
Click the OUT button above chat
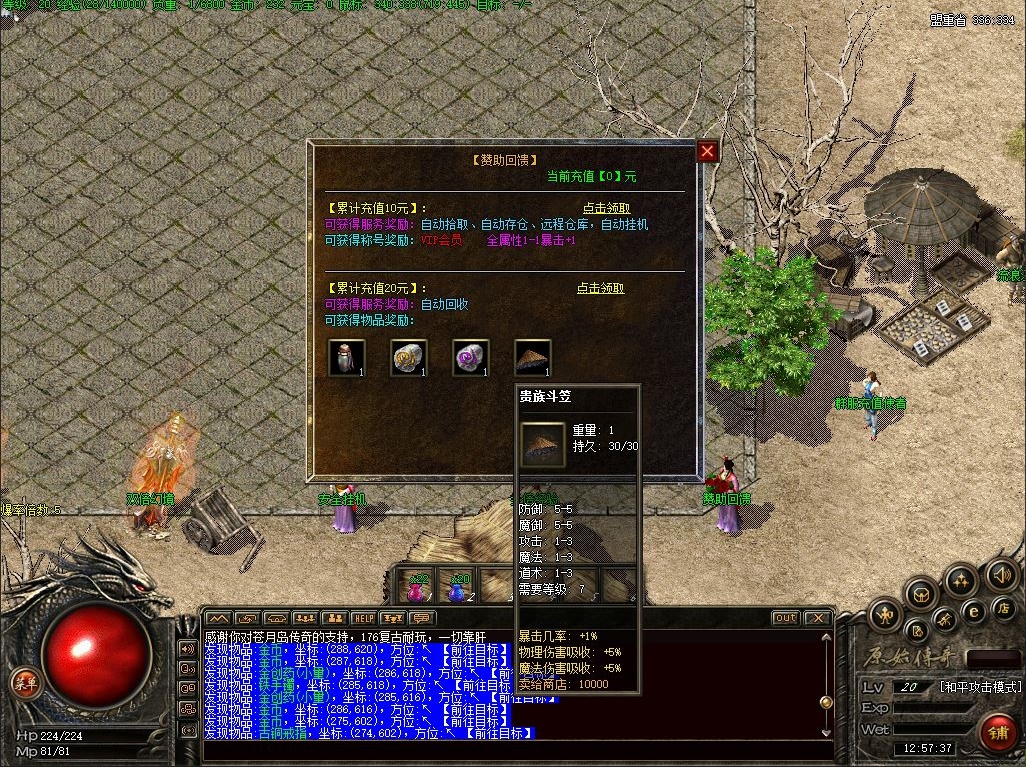[x=786, y=618]
